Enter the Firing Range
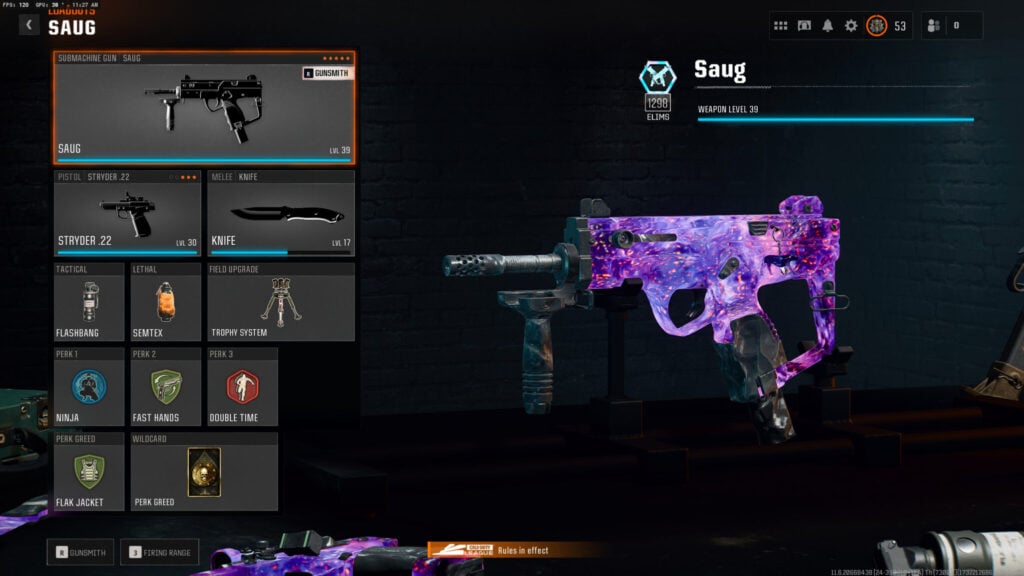The height and width of the screenshot is (576, 1024). pos(159,551)
